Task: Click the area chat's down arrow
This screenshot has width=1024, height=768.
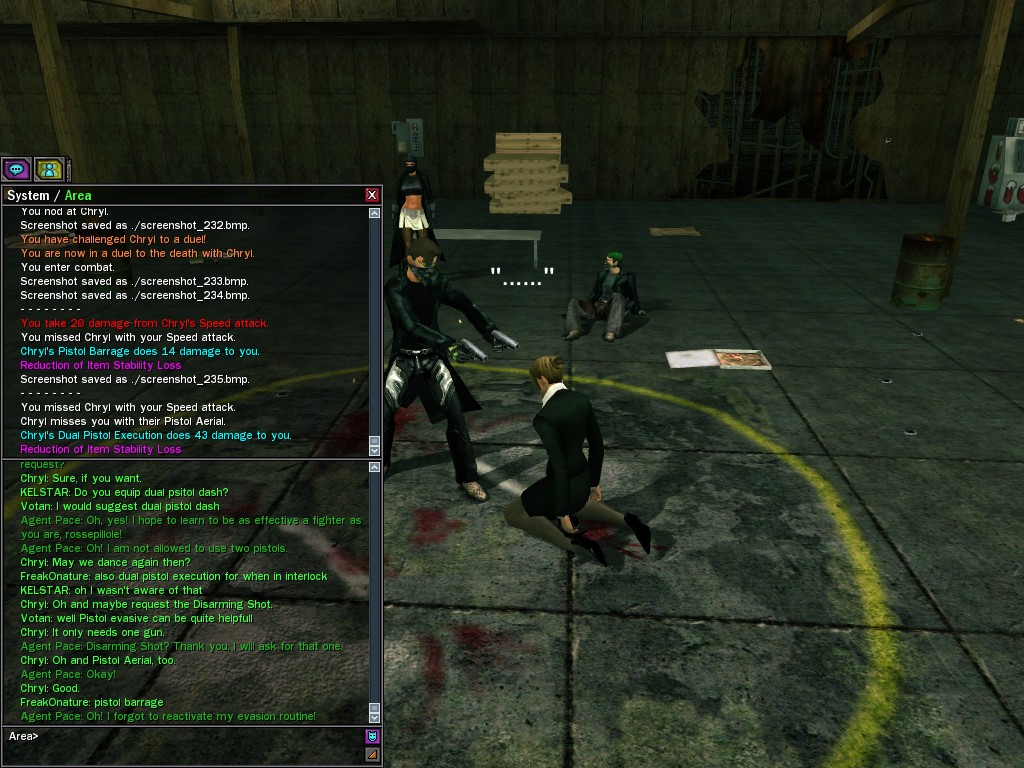Action: (375, 717)
